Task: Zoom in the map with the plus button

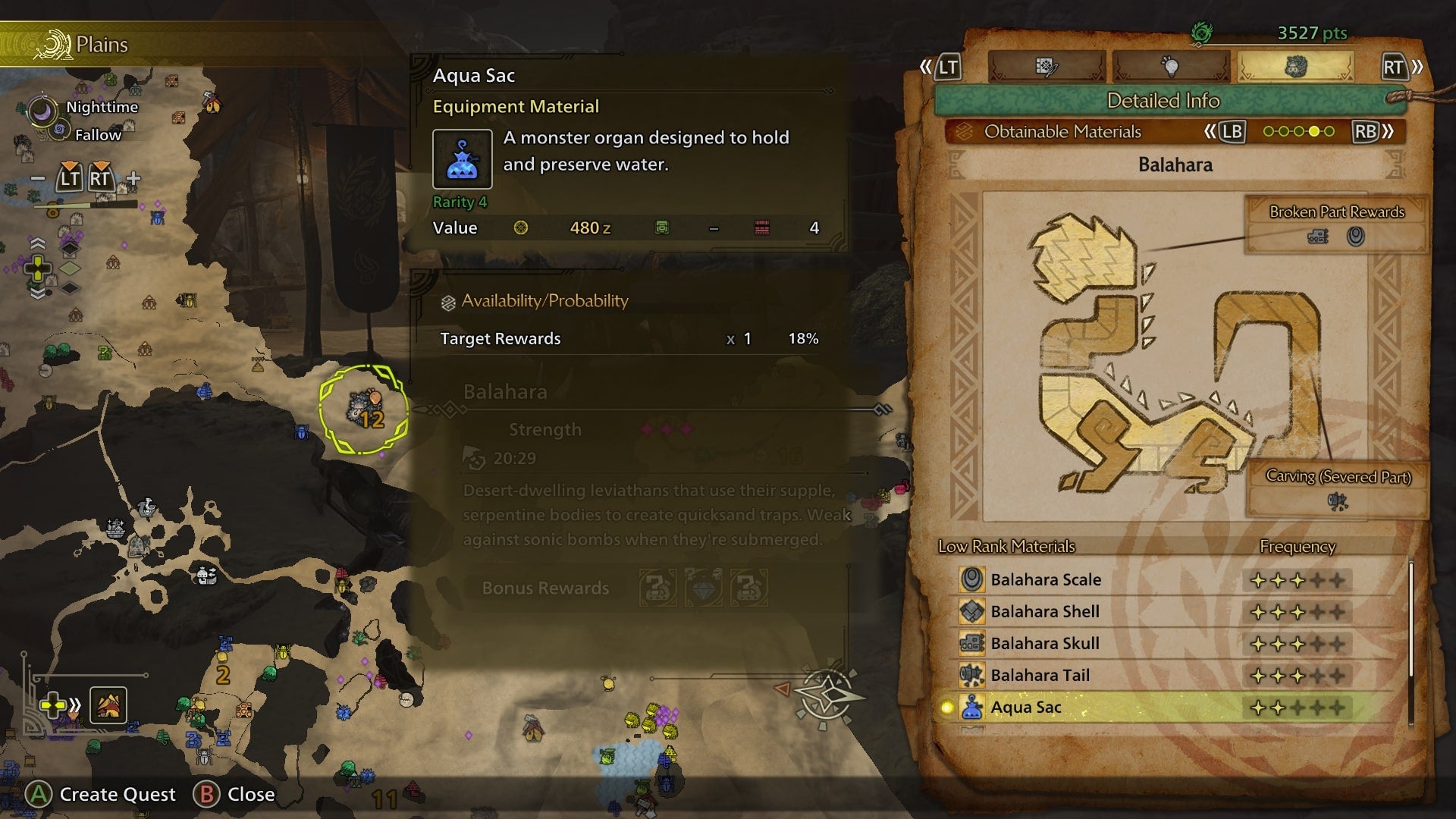Action: pos(133,179)
